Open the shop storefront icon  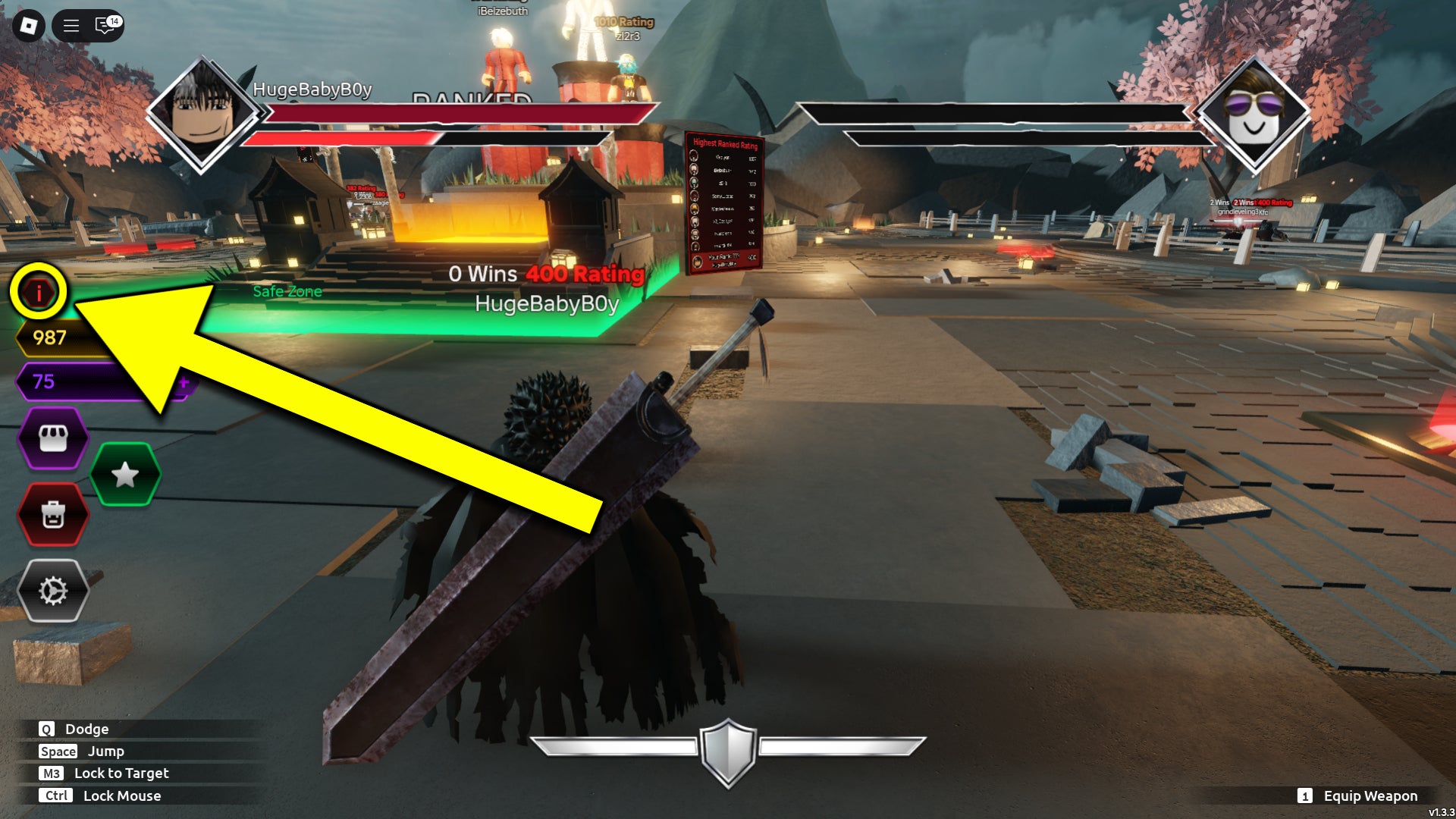53,438
